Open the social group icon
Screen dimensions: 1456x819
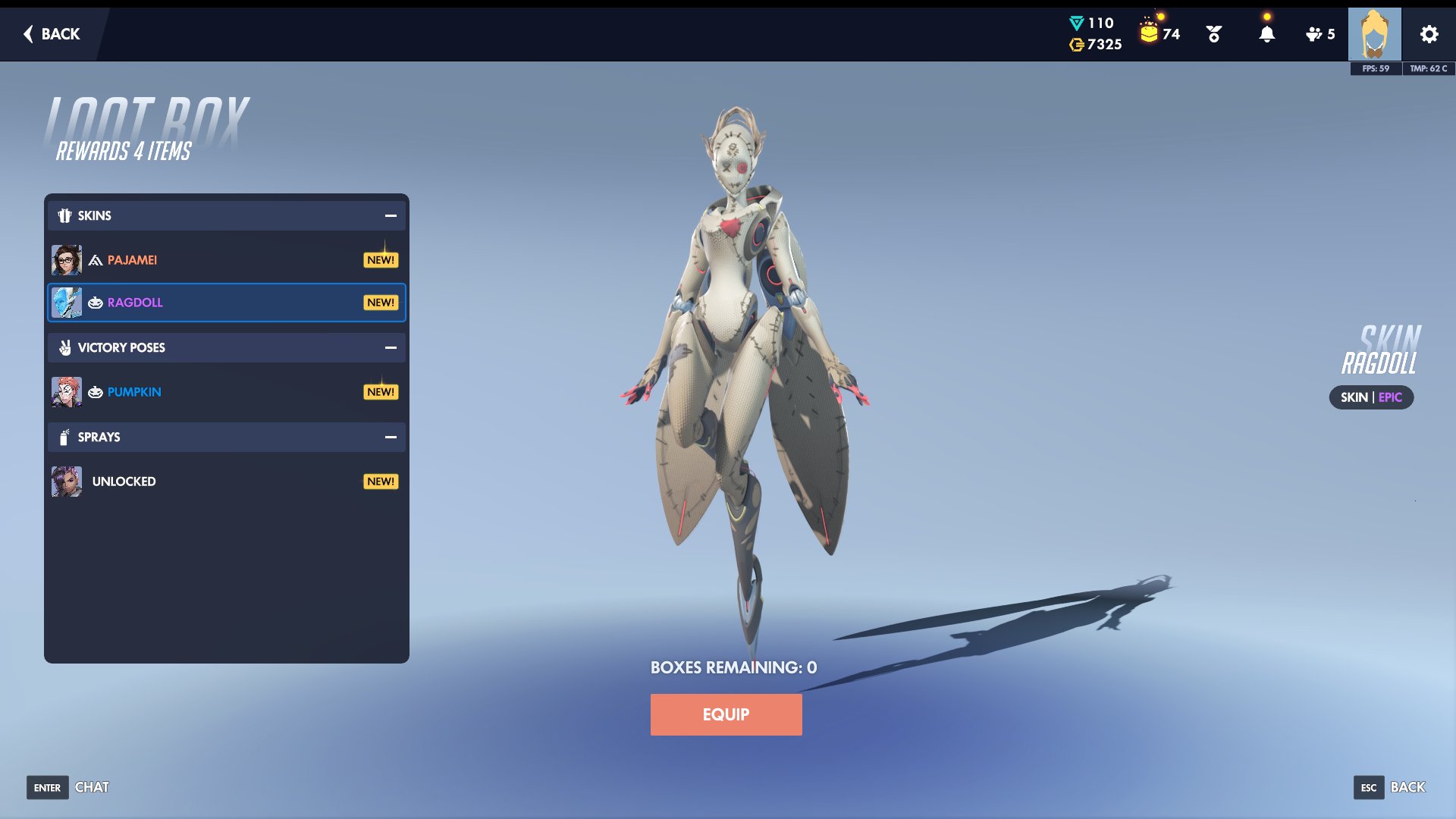(x=1319, y=34)
